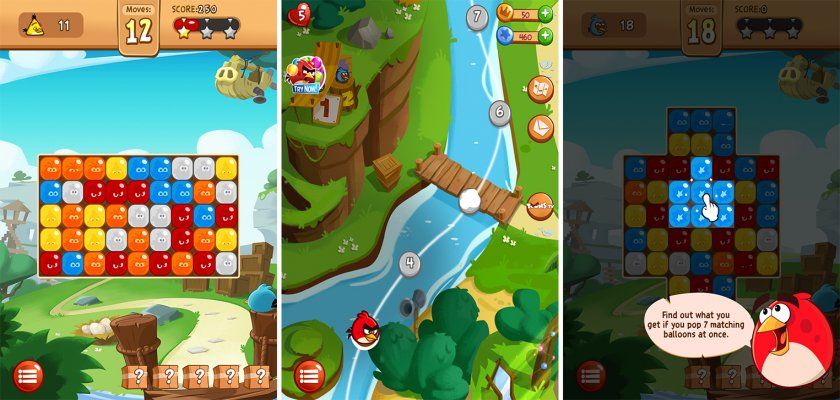The height and width of the screenshot is (400, 840).
Task: Check lives on the red heart icon
Action: coord(299,14)
